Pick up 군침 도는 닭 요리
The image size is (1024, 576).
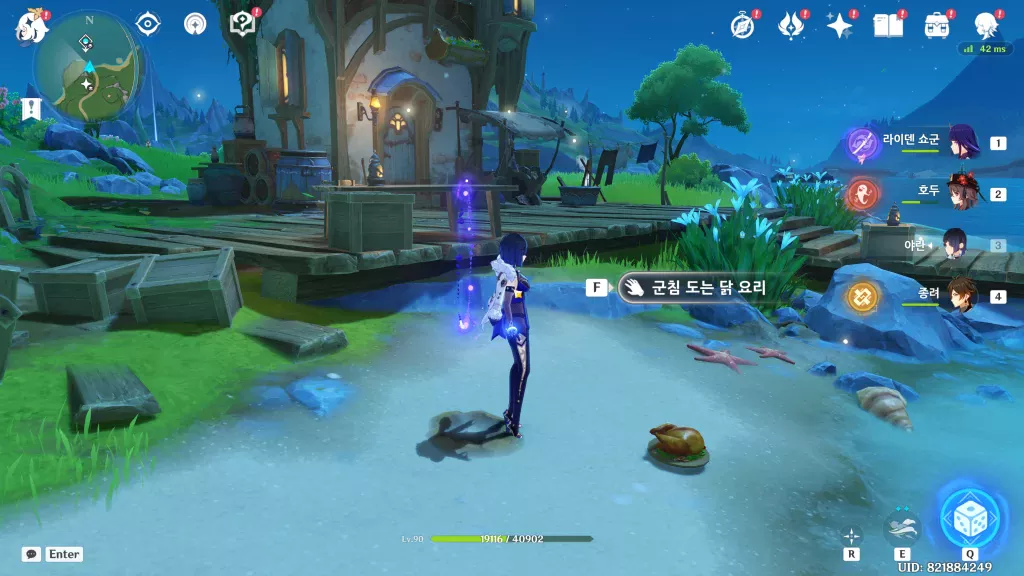pos(695,288)
